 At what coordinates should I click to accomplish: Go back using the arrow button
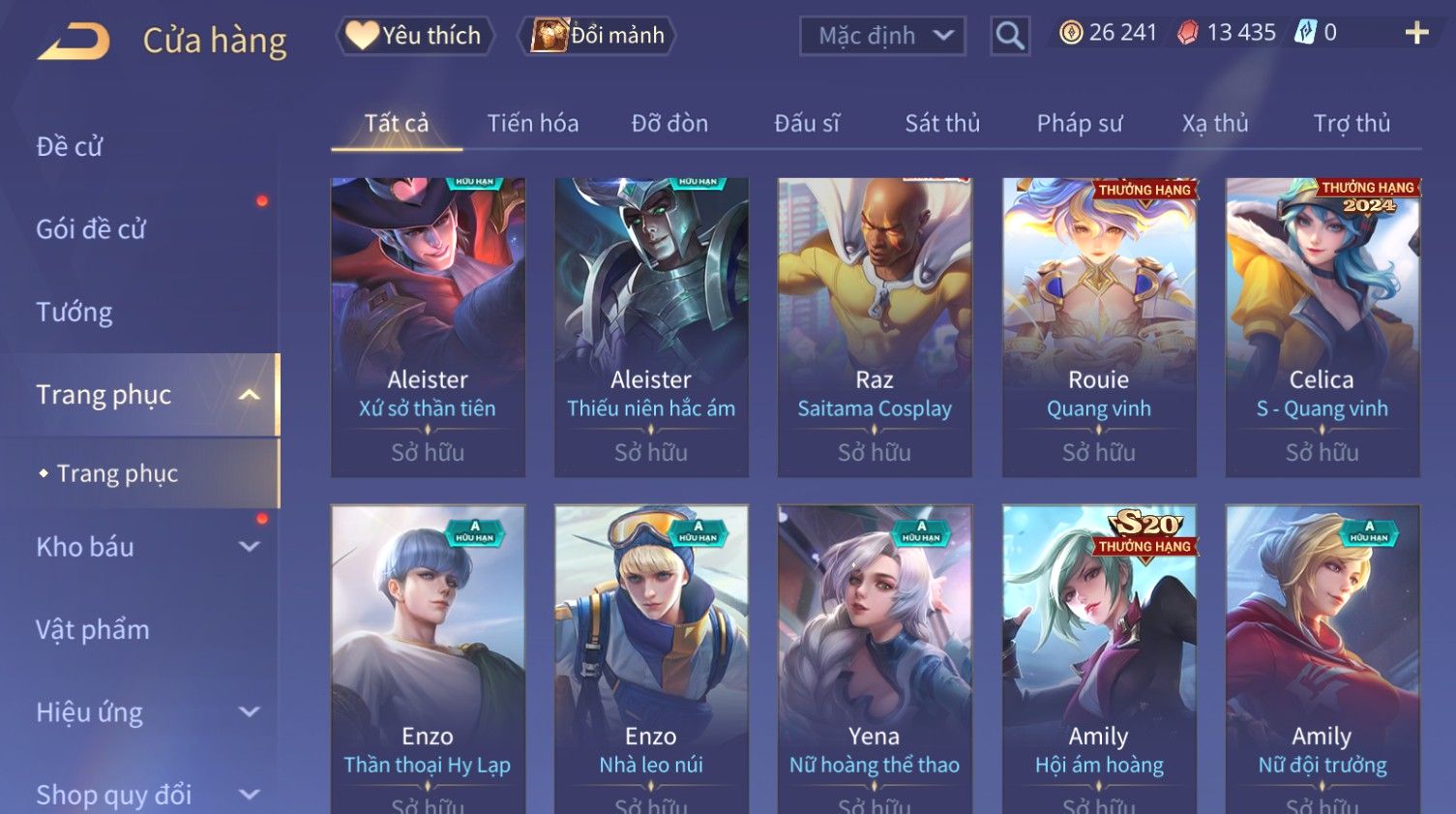74,42
